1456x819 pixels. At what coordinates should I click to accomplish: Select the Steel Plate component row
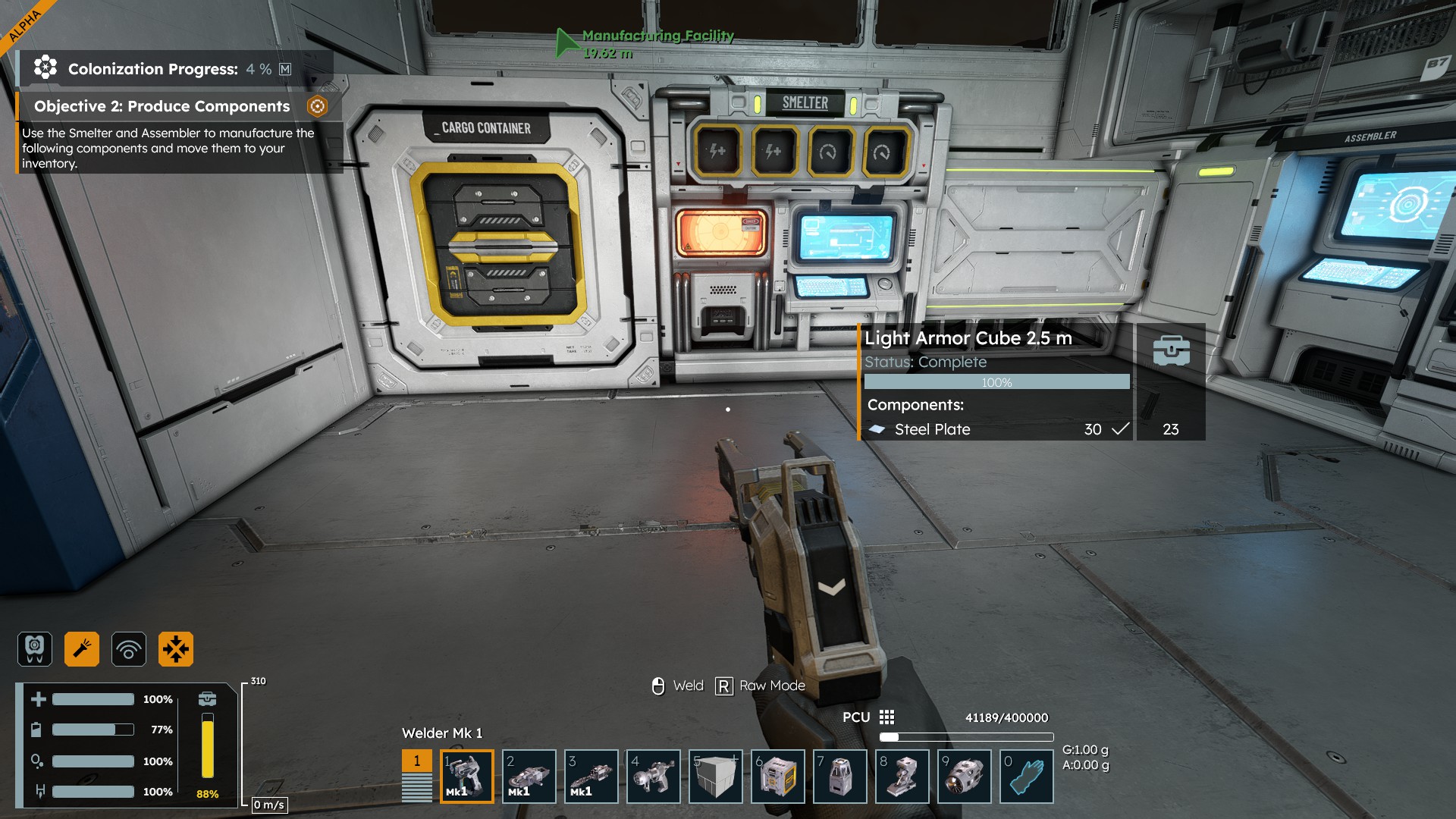[x=996, y=429]
